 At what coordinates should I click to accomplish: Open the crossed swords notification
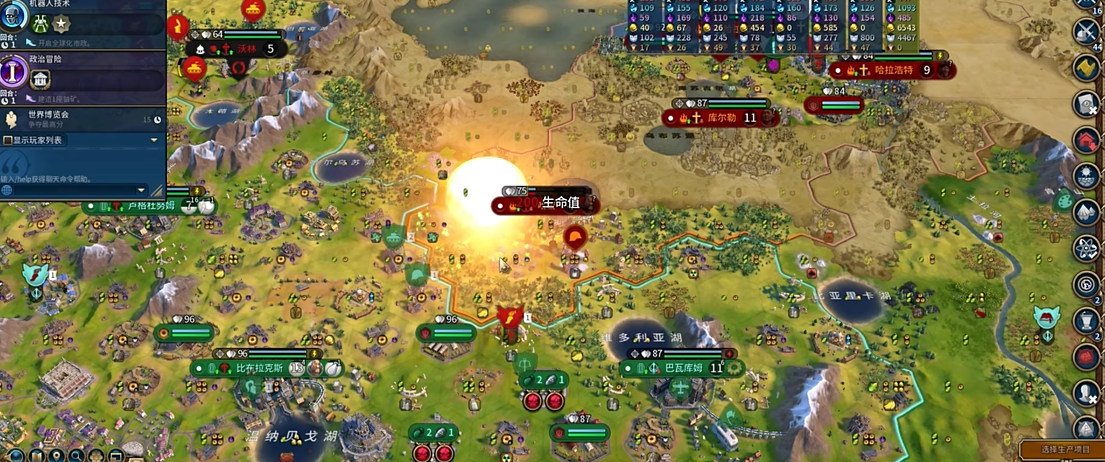point(1086,31)
